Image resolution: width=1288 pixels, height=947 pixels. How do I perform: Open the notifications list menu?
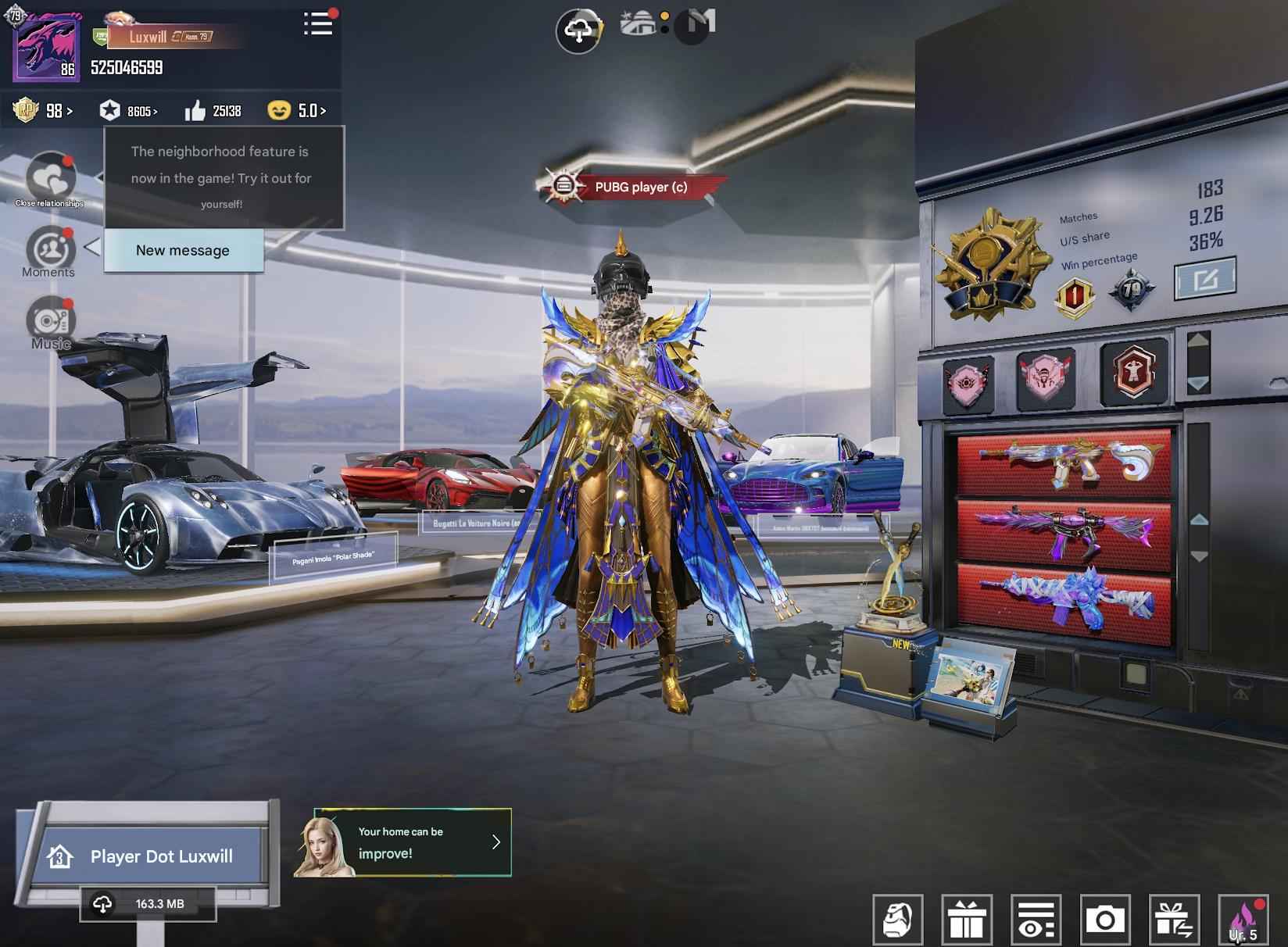[x=317, y=24]
